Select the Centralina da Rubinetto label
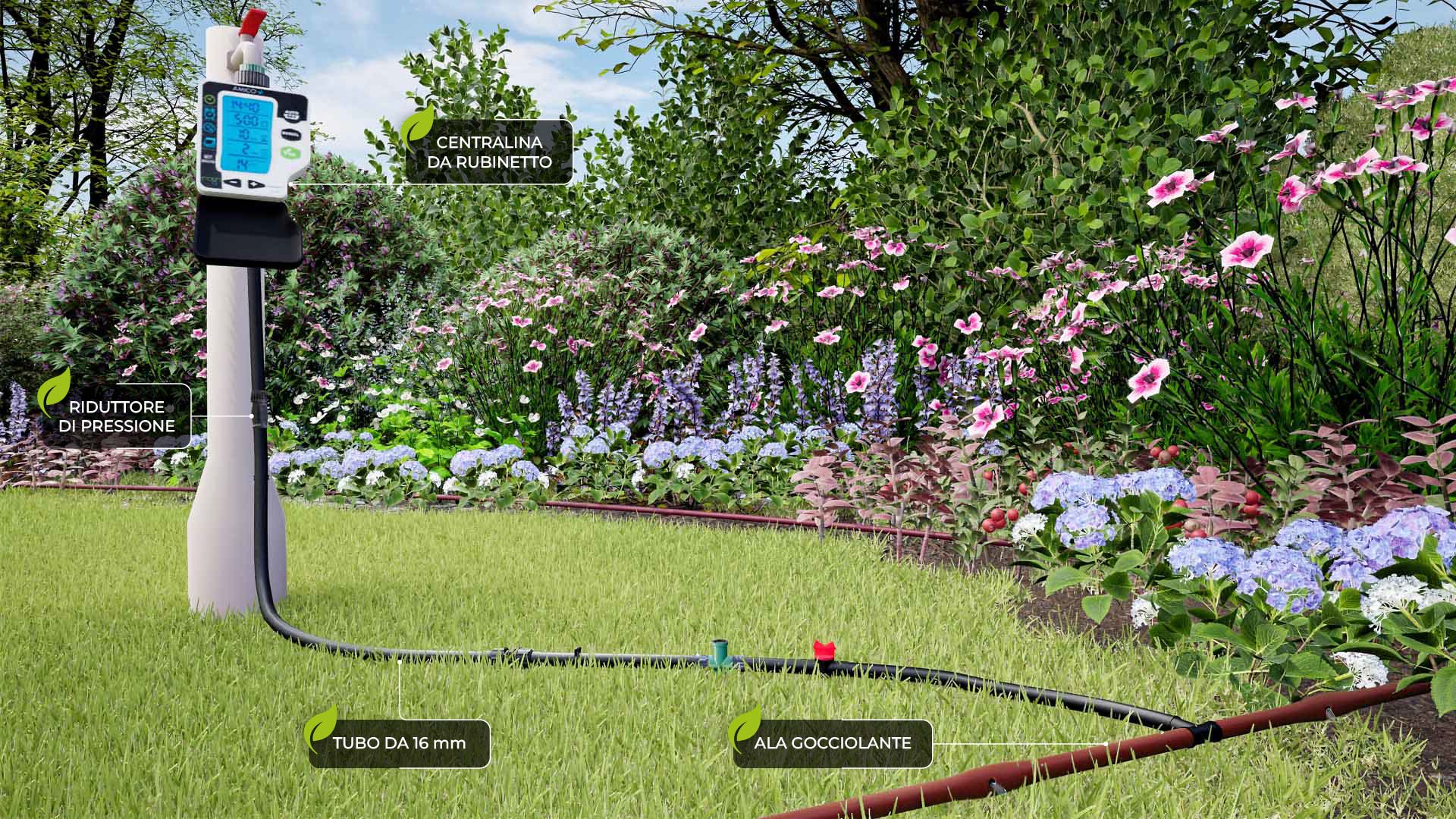 pos(488,152)
